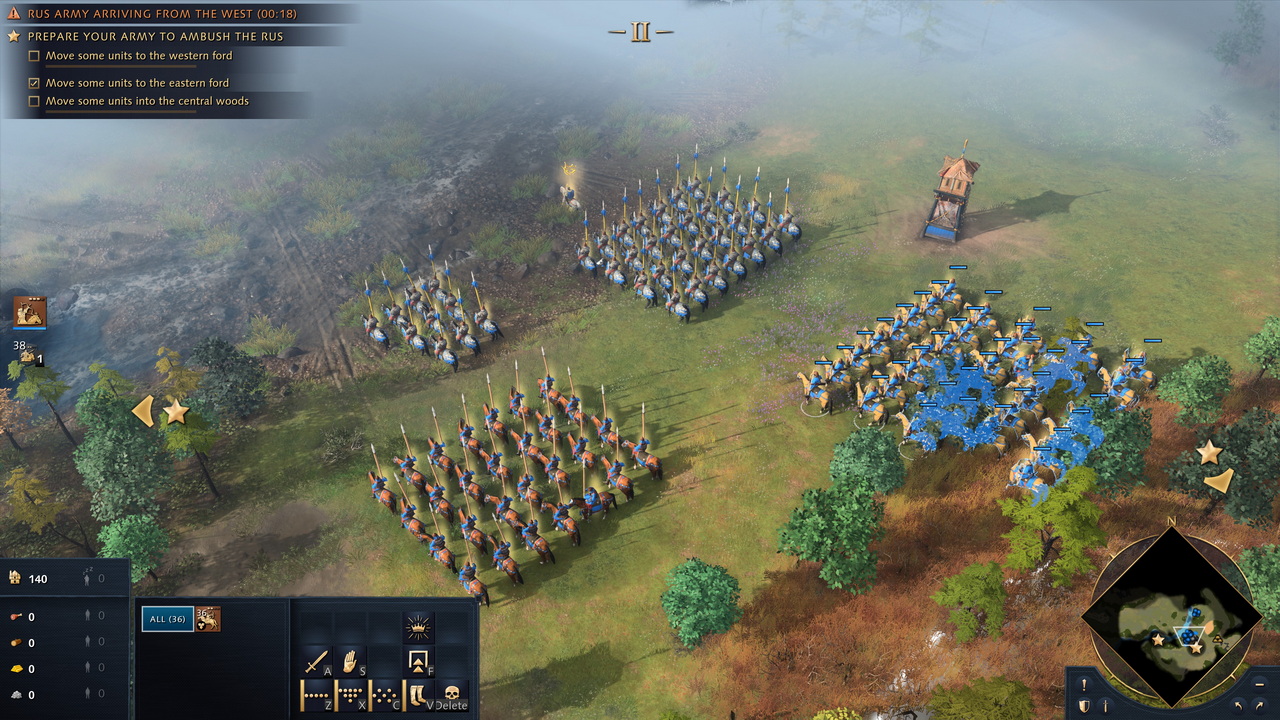Click the 'Move some units to the western ford' objective
Image resolution: width=1280 pixels, height=720 pixels.
[138, 56]
